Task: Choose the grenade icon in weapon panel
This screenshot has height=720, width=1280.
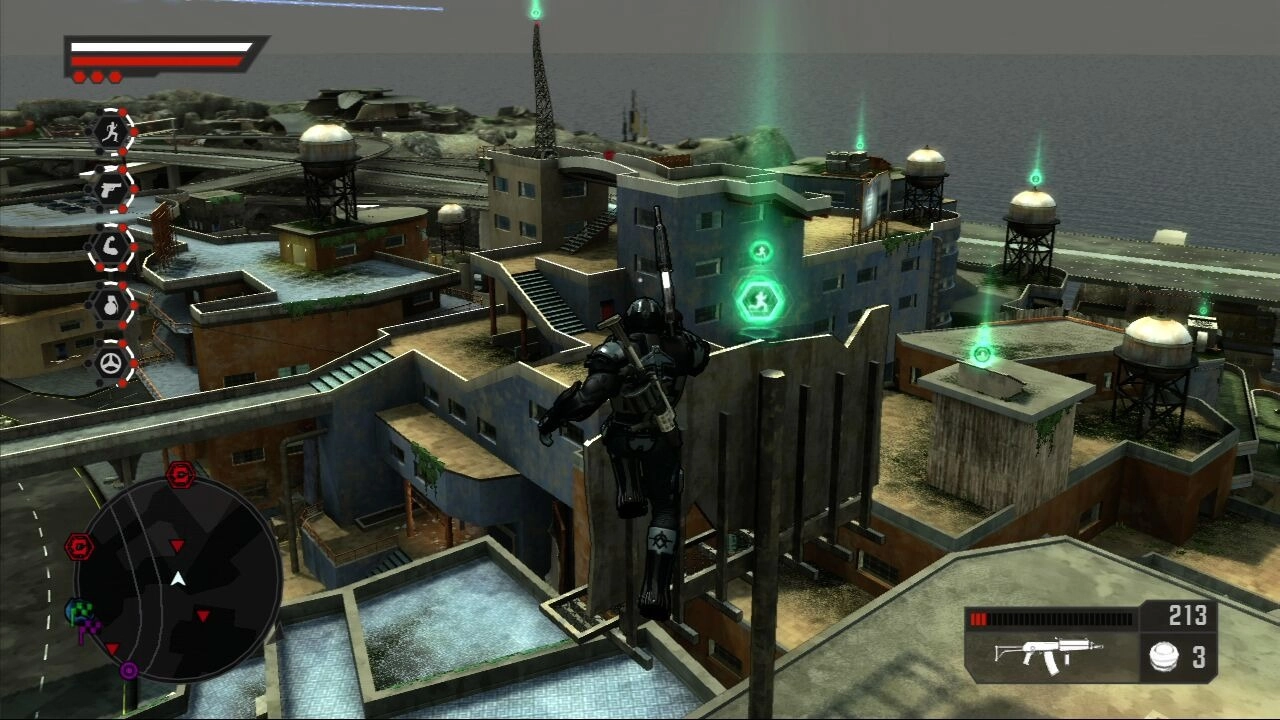Action: 1162,657
